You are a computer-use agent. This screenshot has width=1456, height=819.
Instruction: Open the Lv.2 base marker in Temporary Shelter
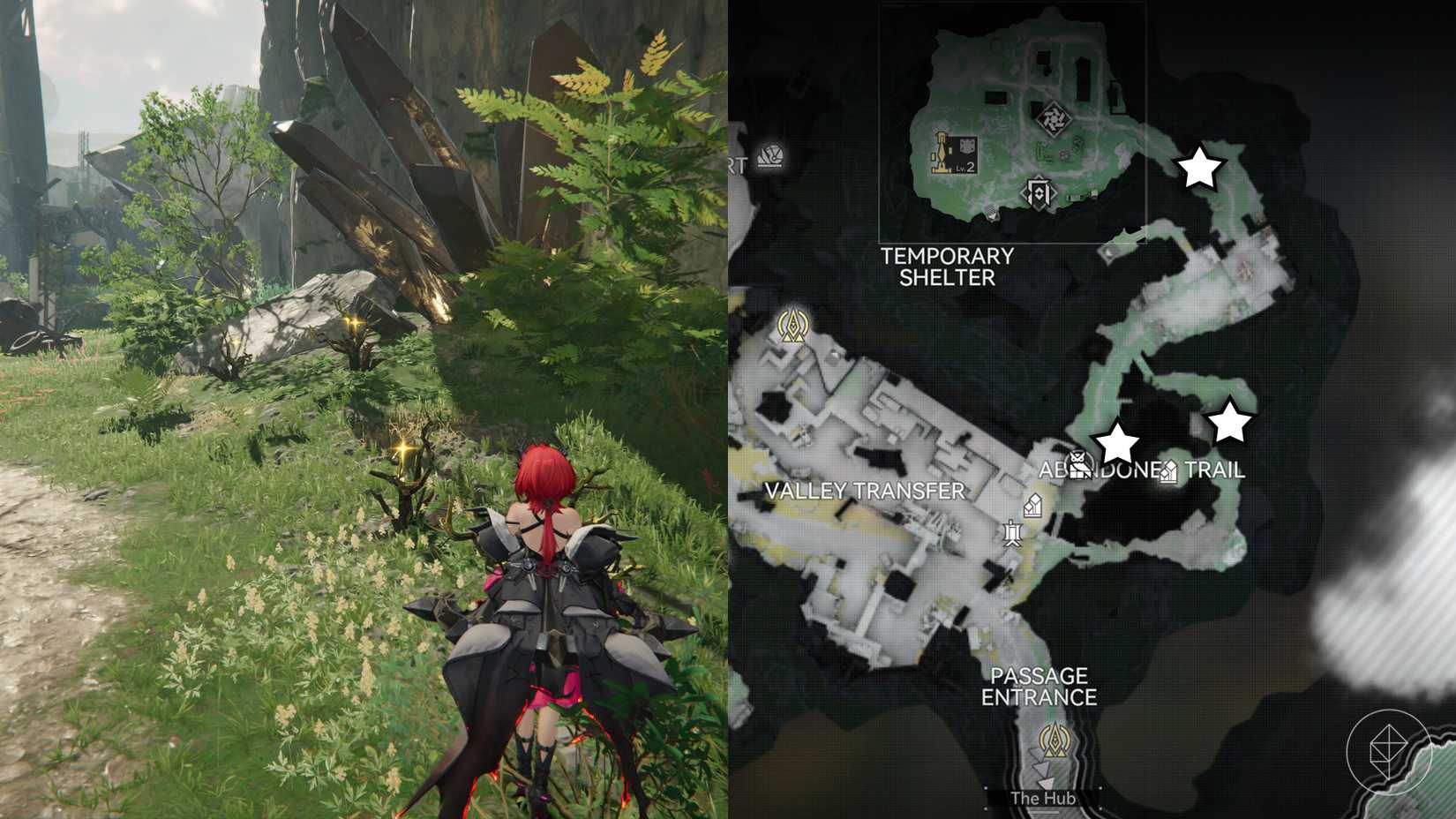click(955, 153)
